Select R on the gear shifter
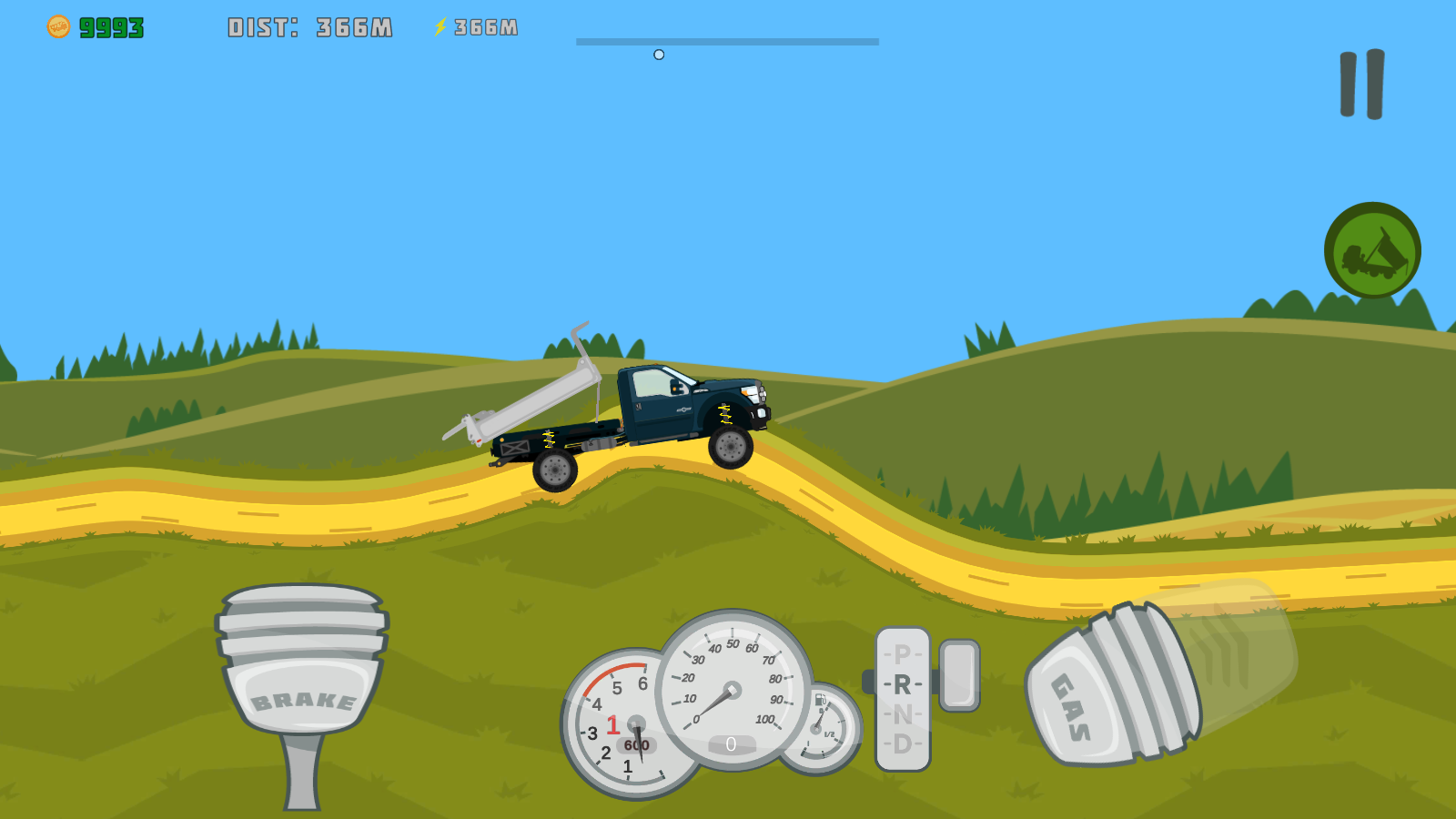The image size is (1456, 819). tap(901, 685)
